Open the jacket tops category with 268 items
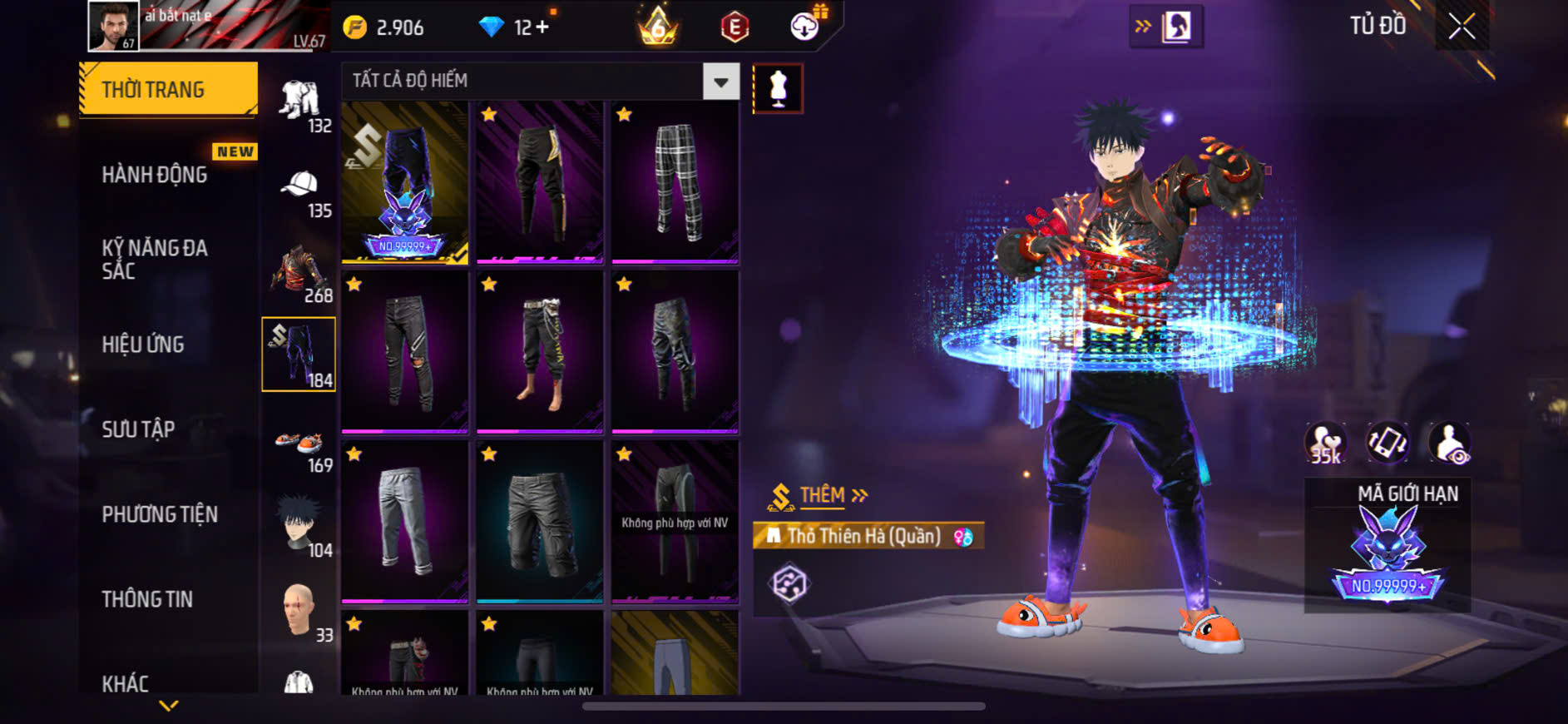Viewport: 1568px width, 724px height. click(x=299, y=274)
